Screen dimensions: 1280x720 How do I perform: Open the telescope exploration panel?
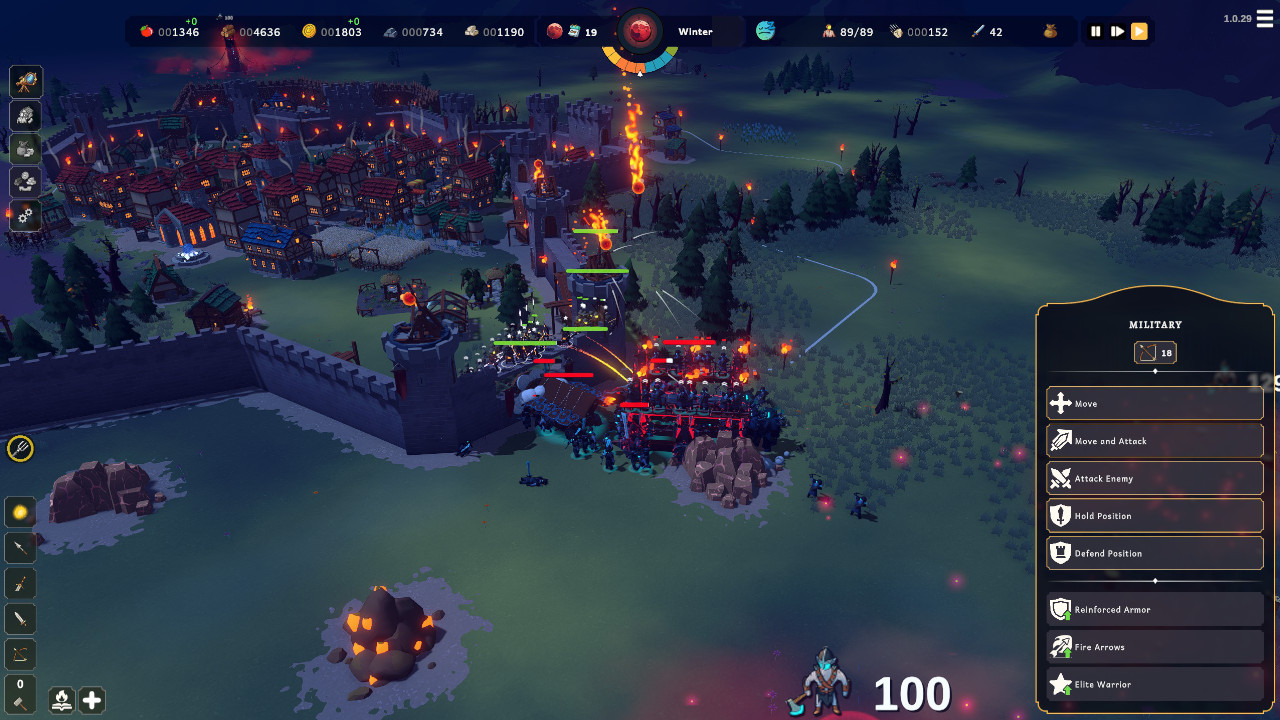coord(26,82)
